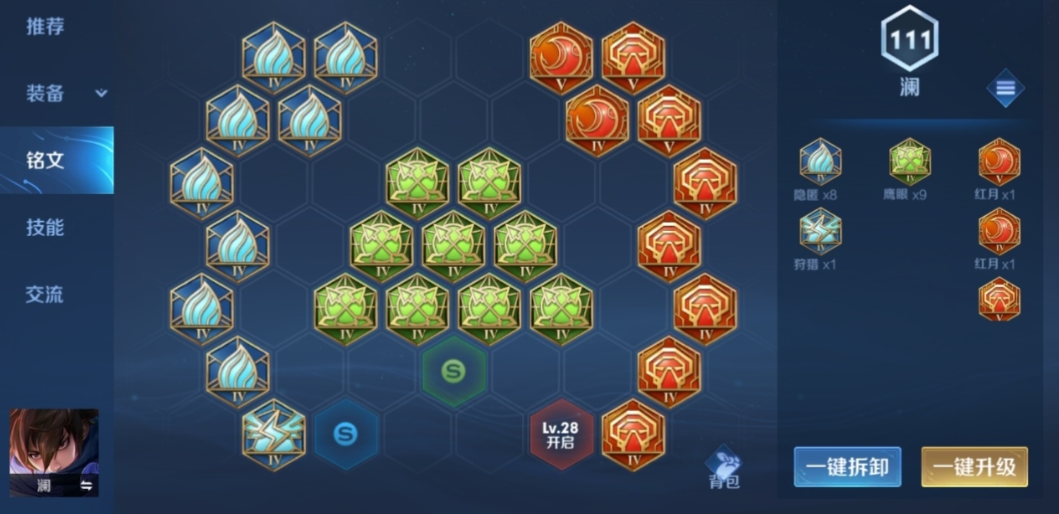1059x514 pixels.
Task: Select the empty blue S rune slot
Action: 346,434
